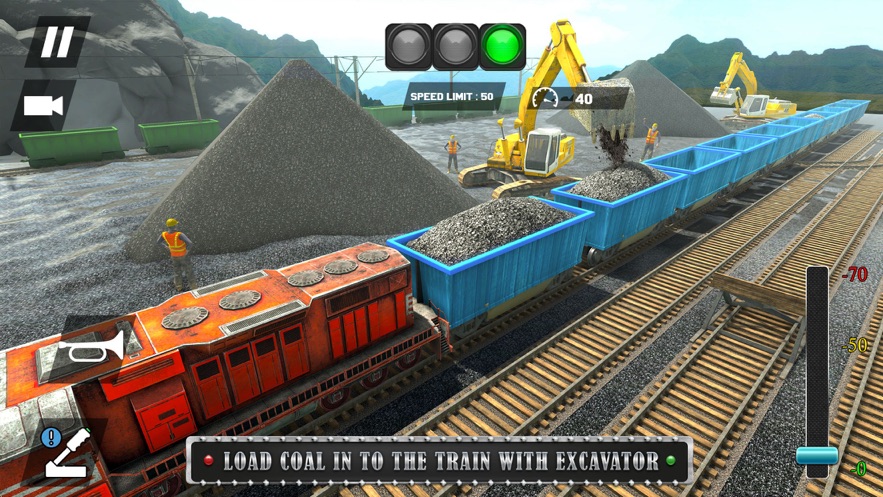This screenshot has width=883, height=497.
Task: Click the blue throttle slider handle
Action: pos(817,456)
